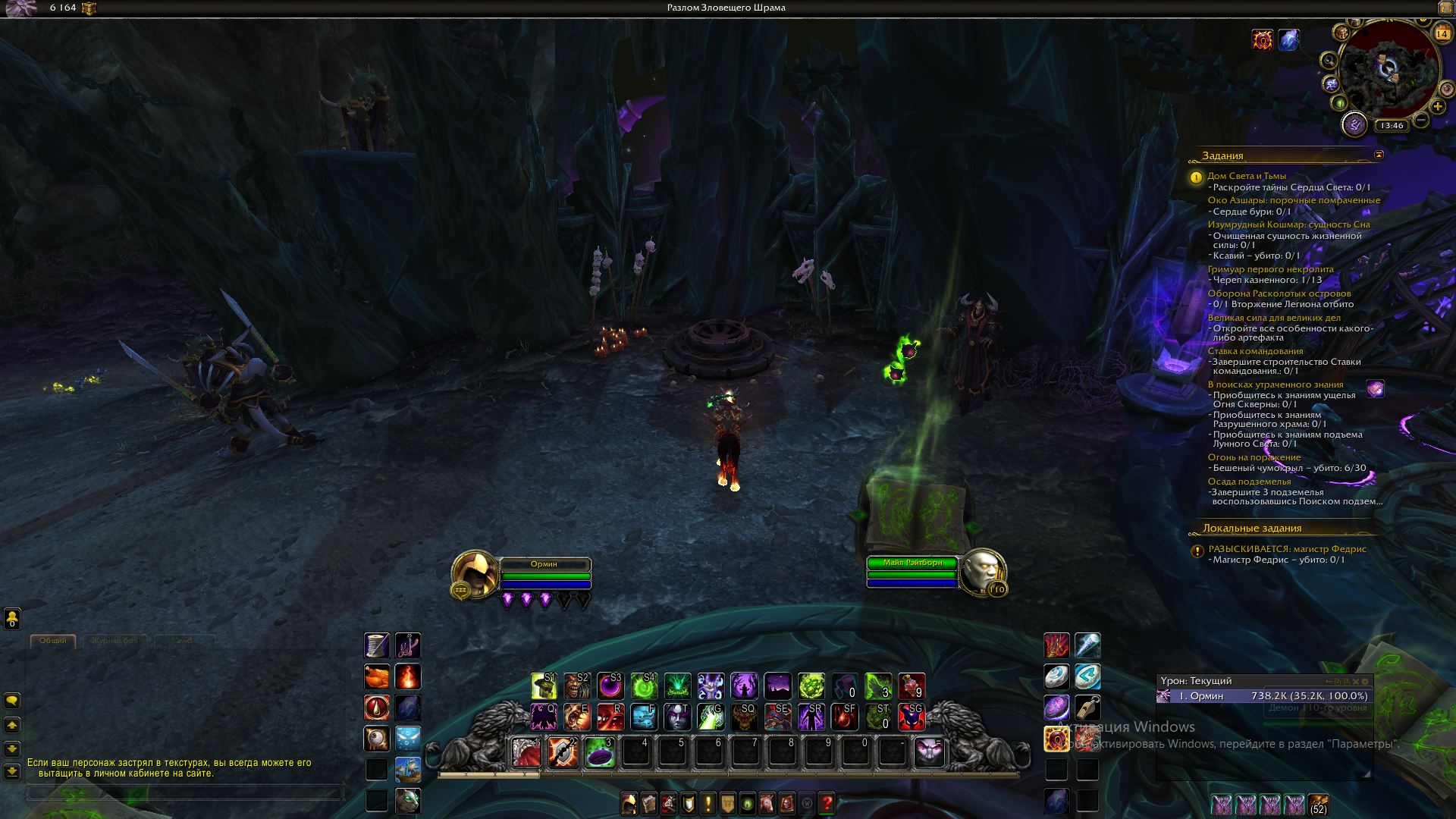The image size is (1456, 819).
Task: Open the minimap
Action: point(1389,70)
